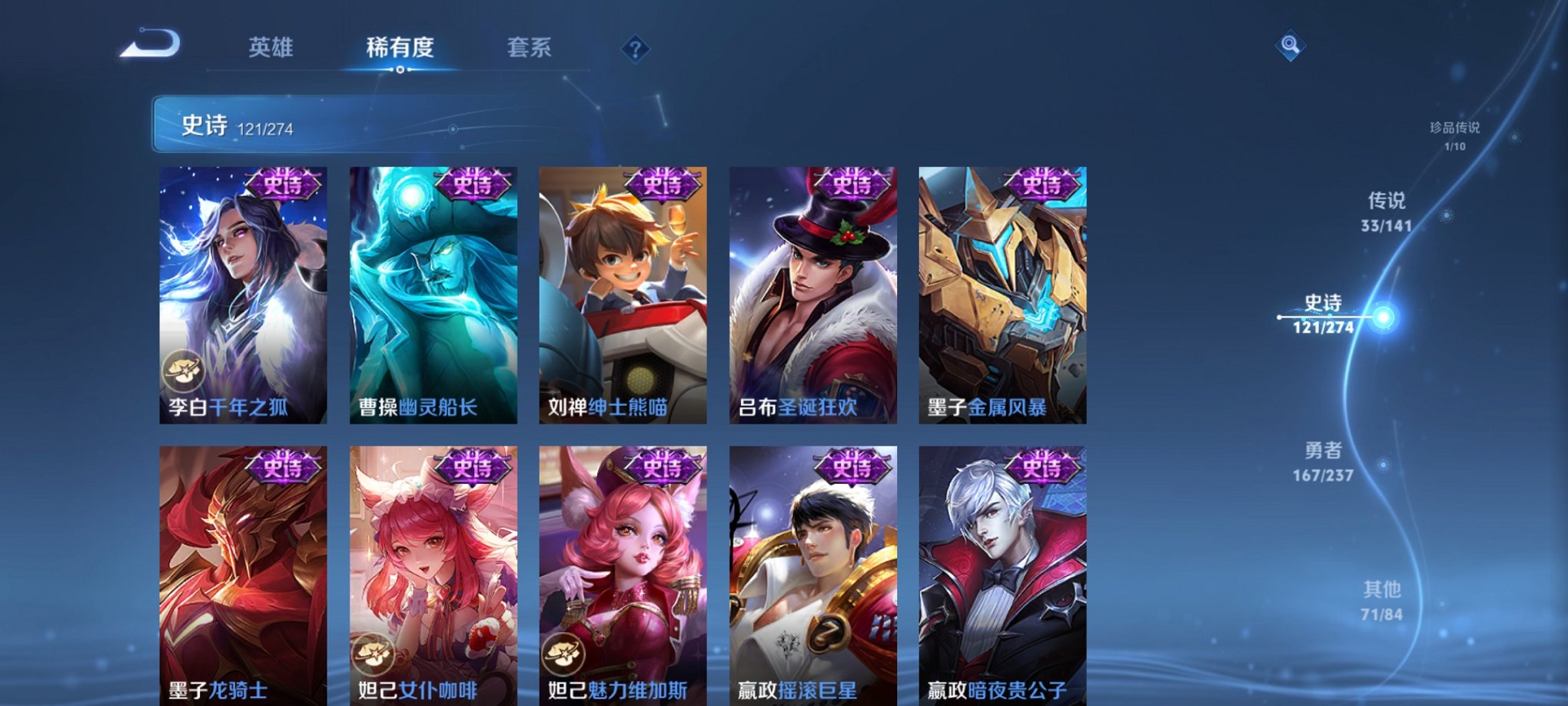
Task: Switch to the 英雄 tab
Action: [x=273, y=48]
